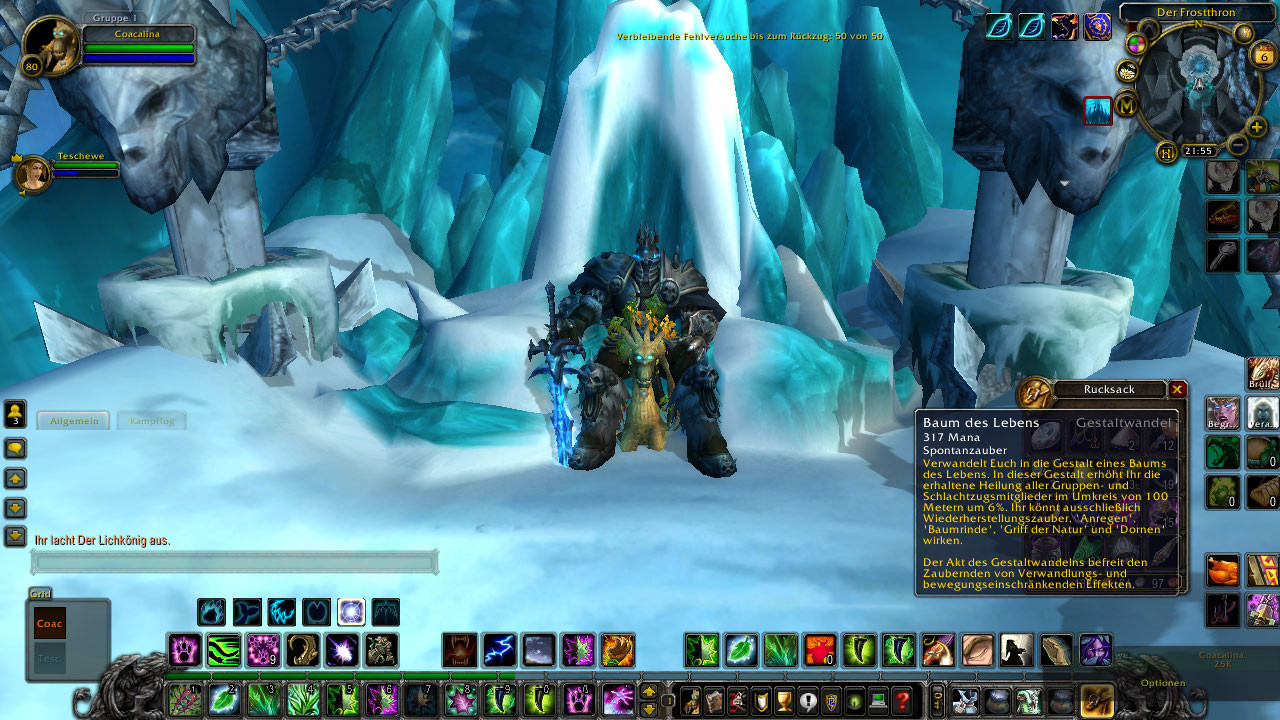The width and height of the screenshot is (1280, 720).
Task: Cast the blue lightning bolt ability
Action: coord(499,650)
